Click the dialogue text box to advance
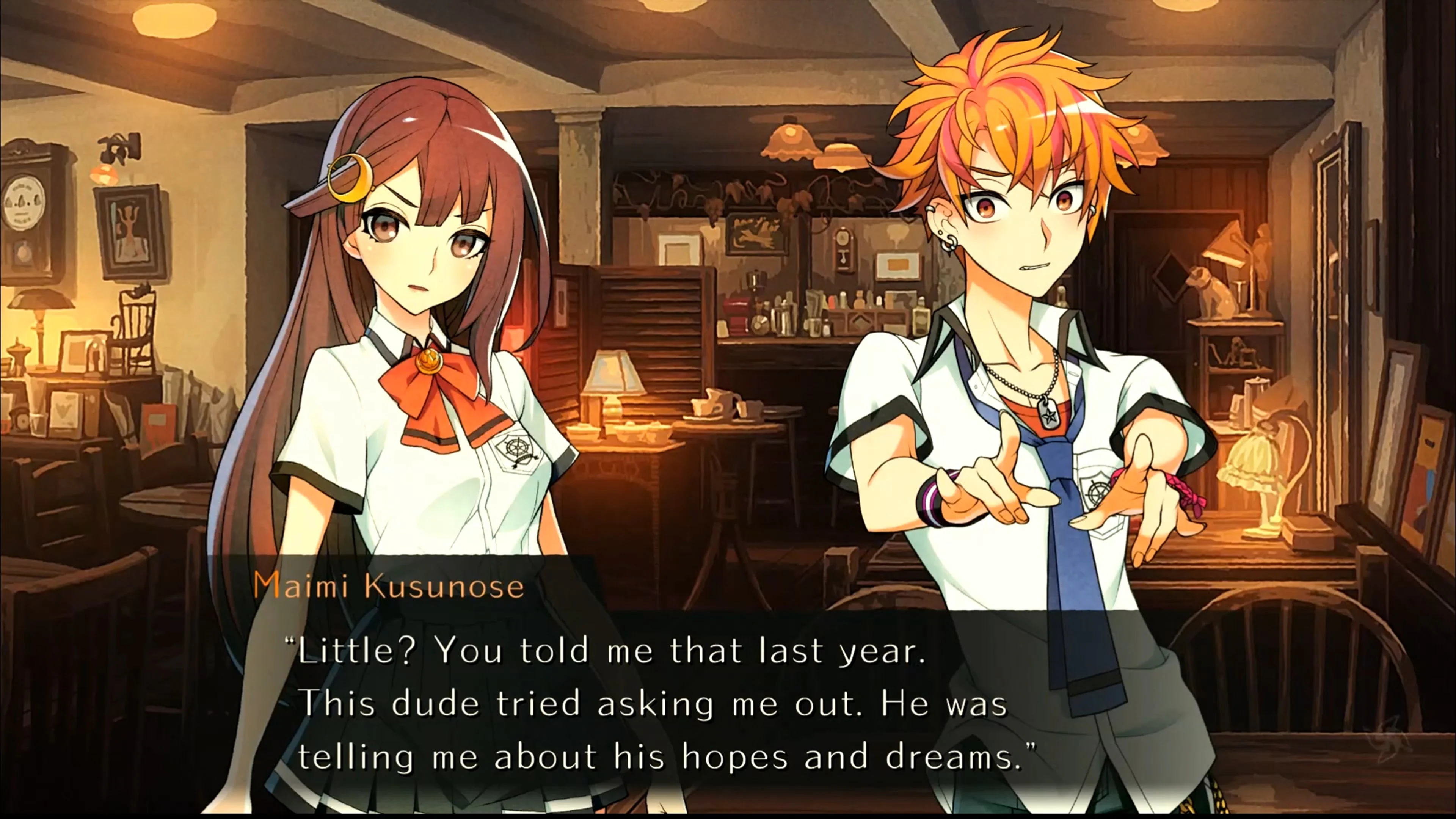This screenshot has width=1456, height=819. [x=723, y=701]
